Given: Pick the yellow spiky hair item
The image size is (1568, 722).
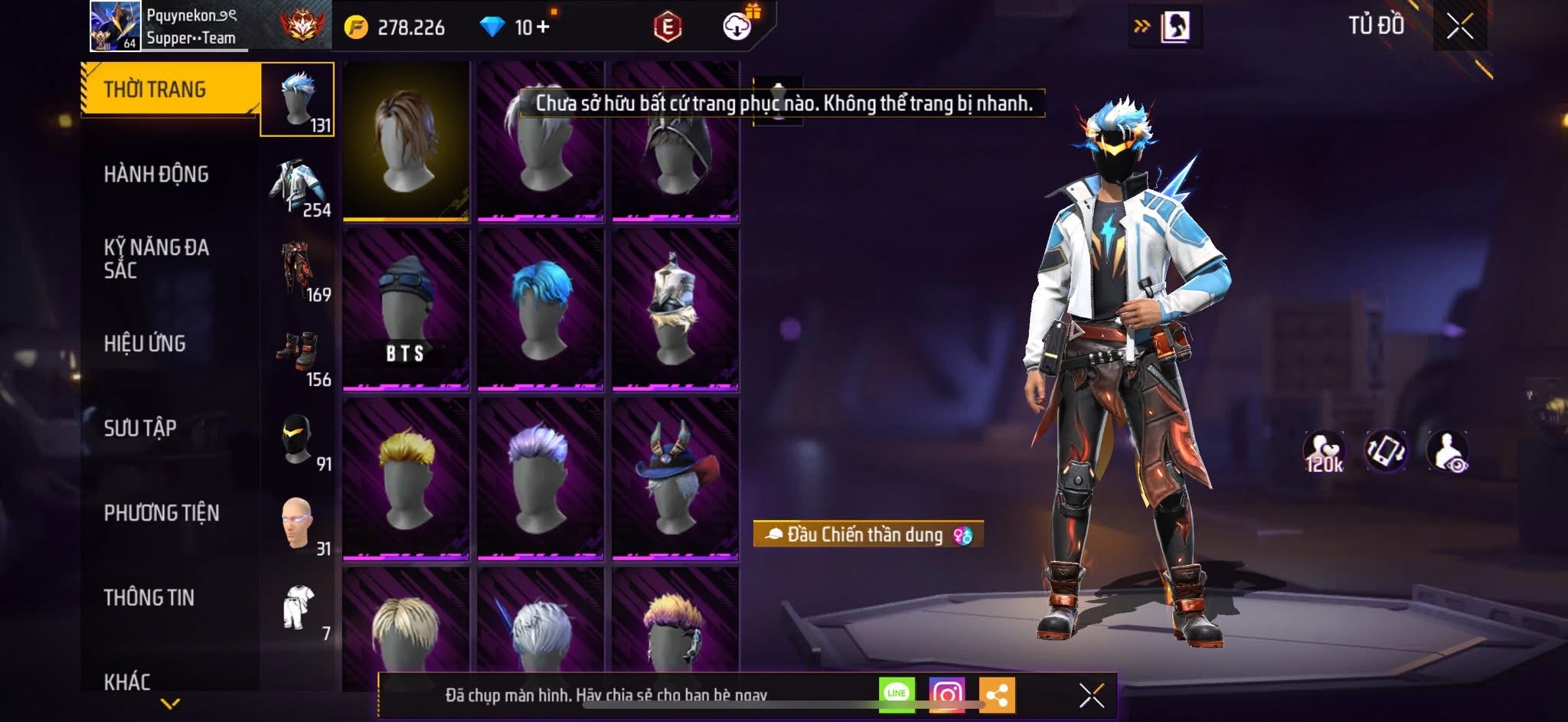Looking at the screenshot, I should [406, 478].
